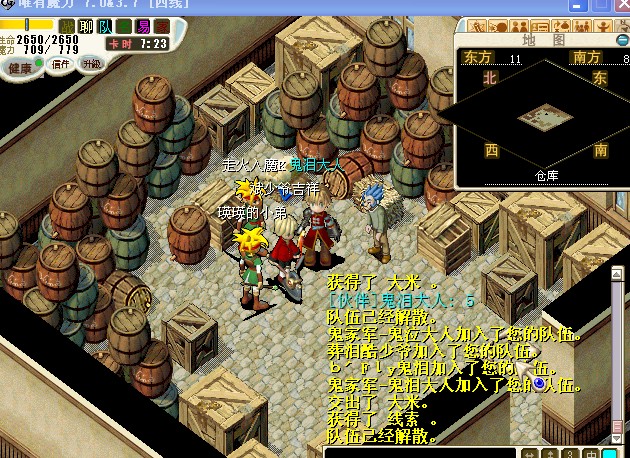Image resolution: width=630 pixels, height=458 pixels.
Task: Click the 升級 level-up button
Action: coord(92,64)
